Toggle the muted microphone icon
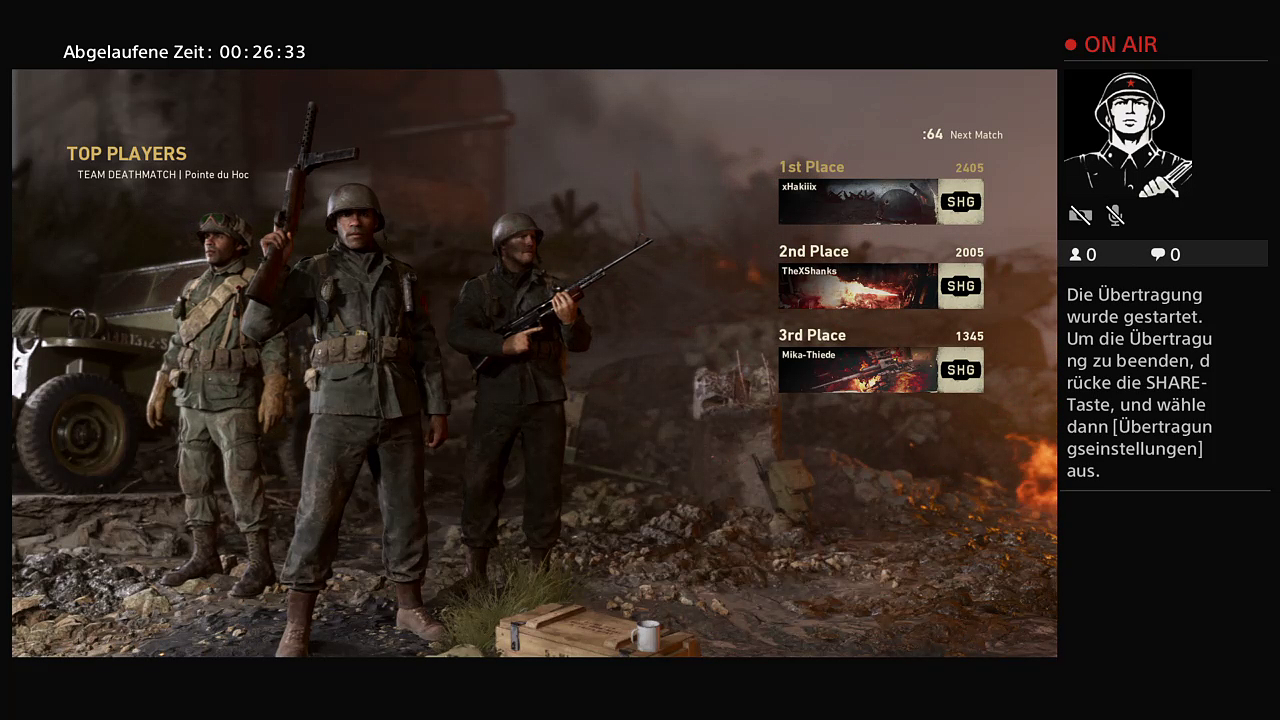Viewport: 1280px width, 720px height. click(1115, 215)
